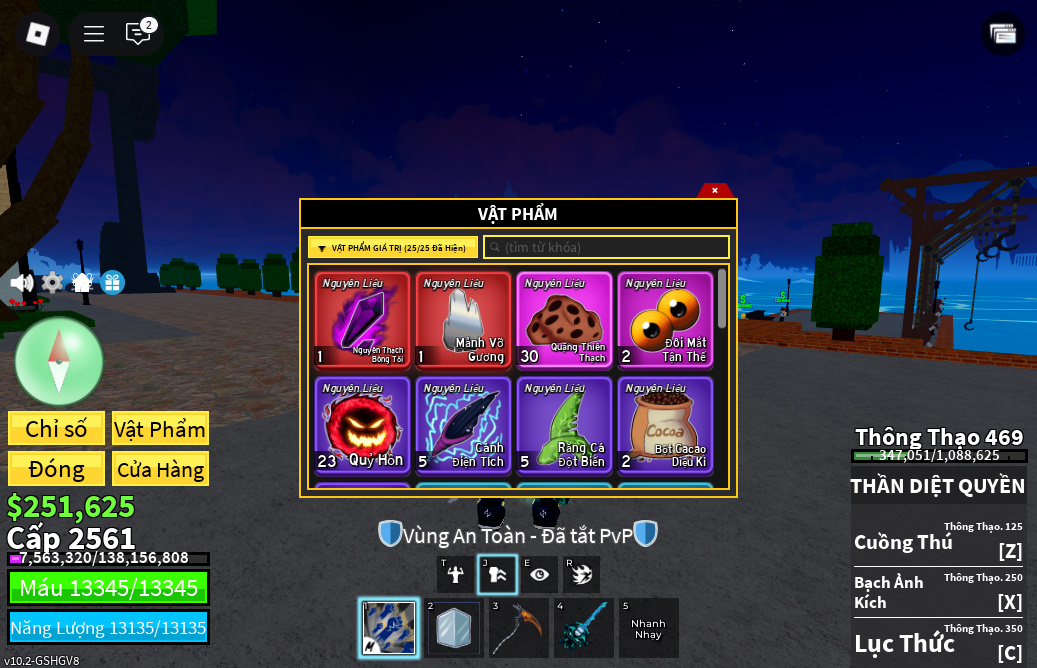1037x668 pixels.
Task: Select the Răng Cá Đột Biến item
Action: (564, 424)
